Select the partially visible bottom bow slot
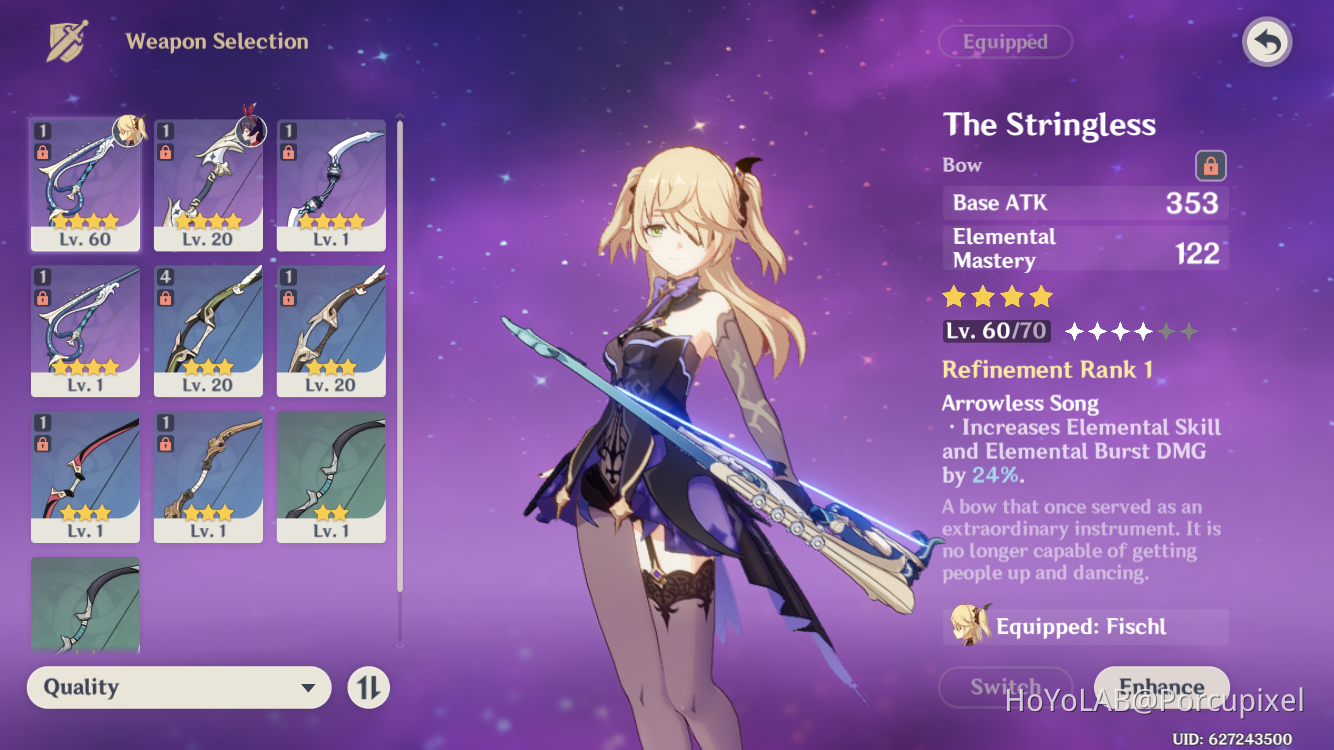This screenshot has height=750, width=1334. [x=86, y=605]
